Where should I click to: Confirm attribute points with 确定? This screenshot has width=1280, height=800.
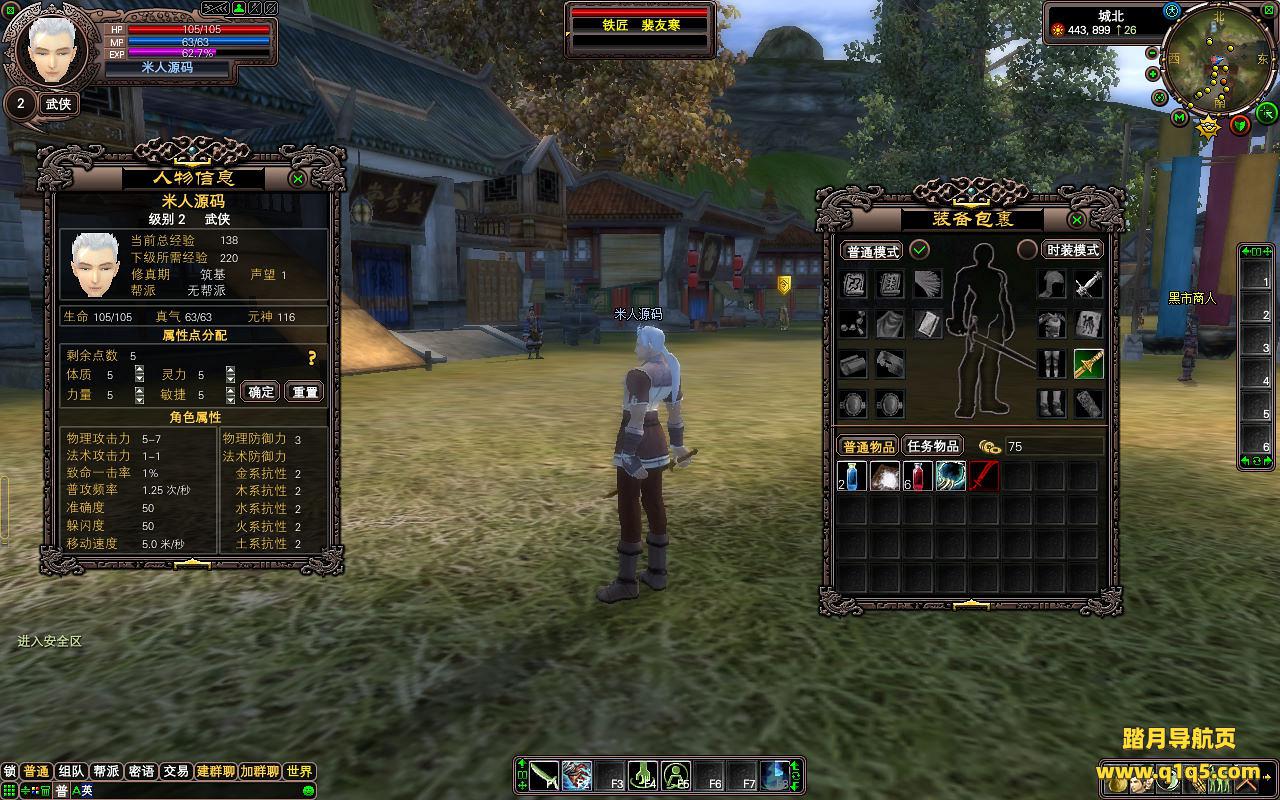point(262,392)
